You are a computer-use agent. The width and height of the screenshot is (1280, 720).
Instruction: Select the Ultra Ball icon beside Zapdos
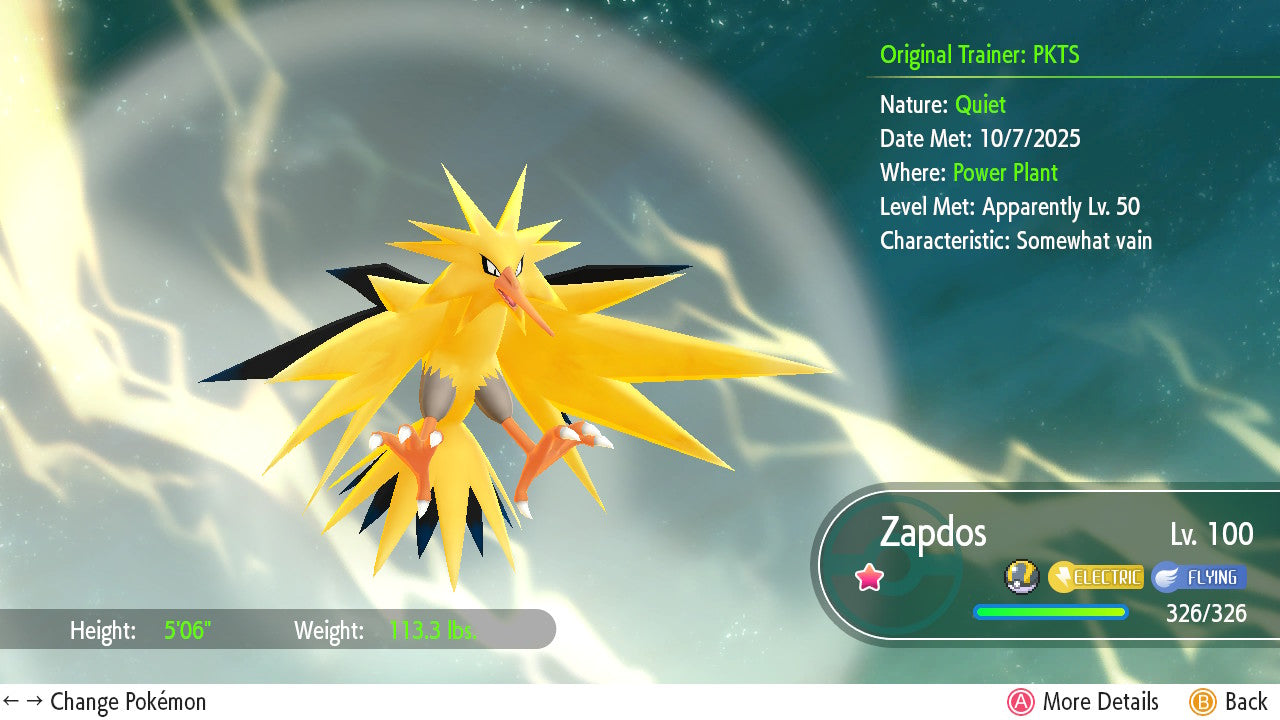coord(1022,577)
